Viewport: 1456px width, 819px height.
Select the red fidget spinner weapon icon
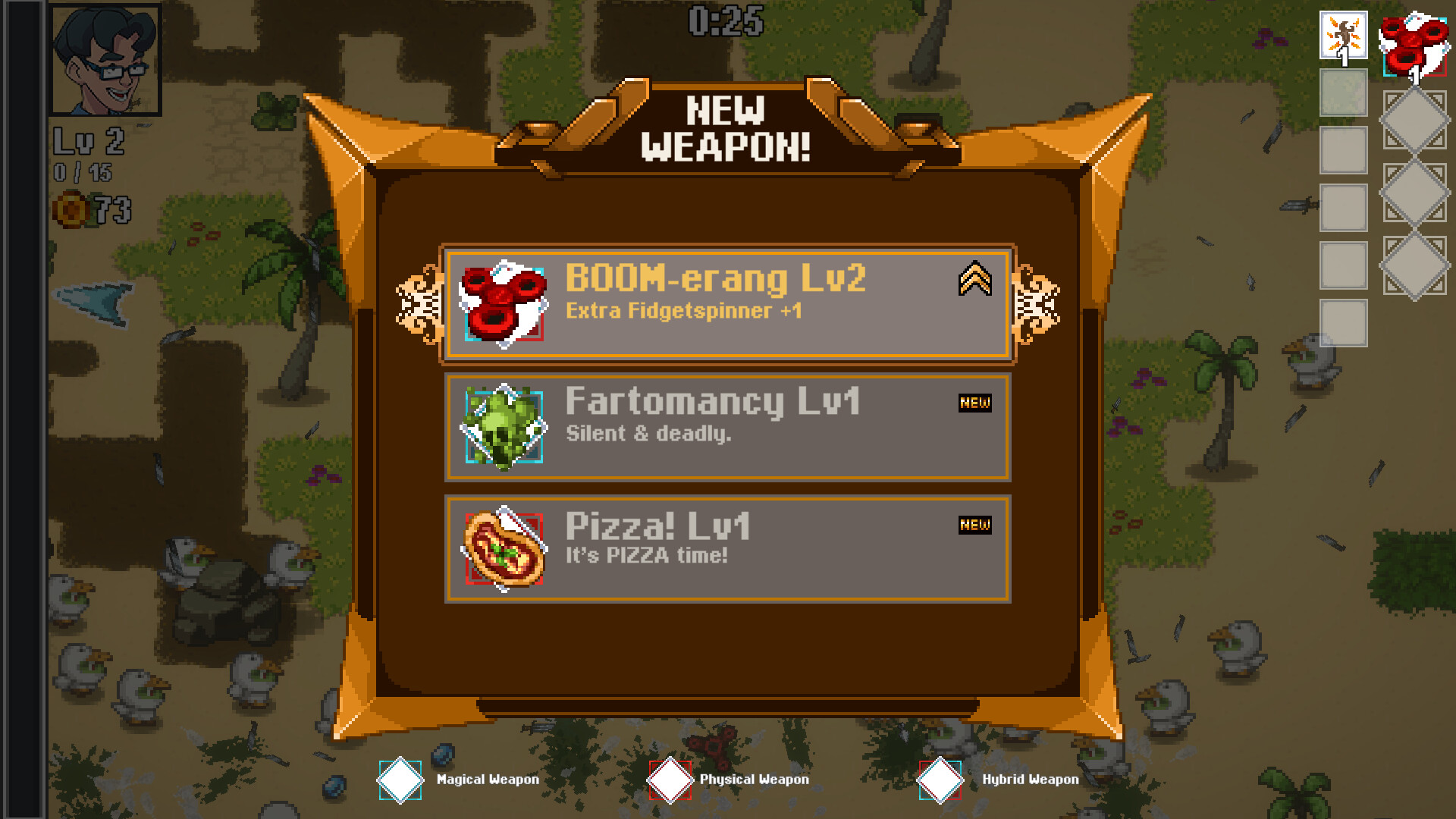[502, 302]
